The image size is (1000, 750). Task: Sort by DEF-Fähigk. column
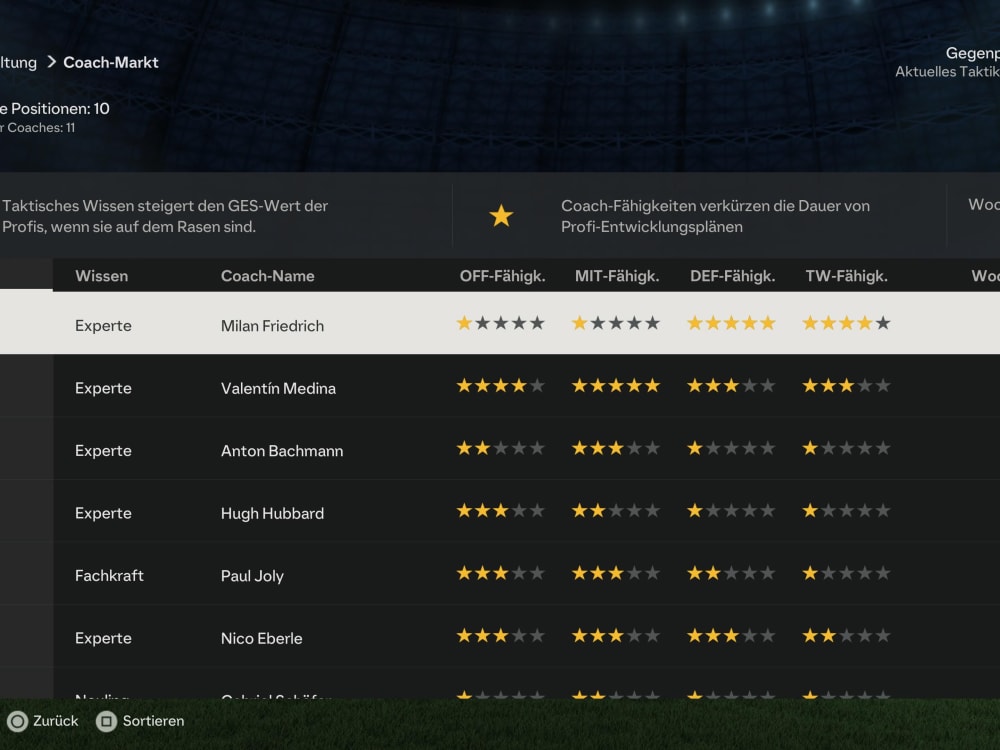click(732, 276)
